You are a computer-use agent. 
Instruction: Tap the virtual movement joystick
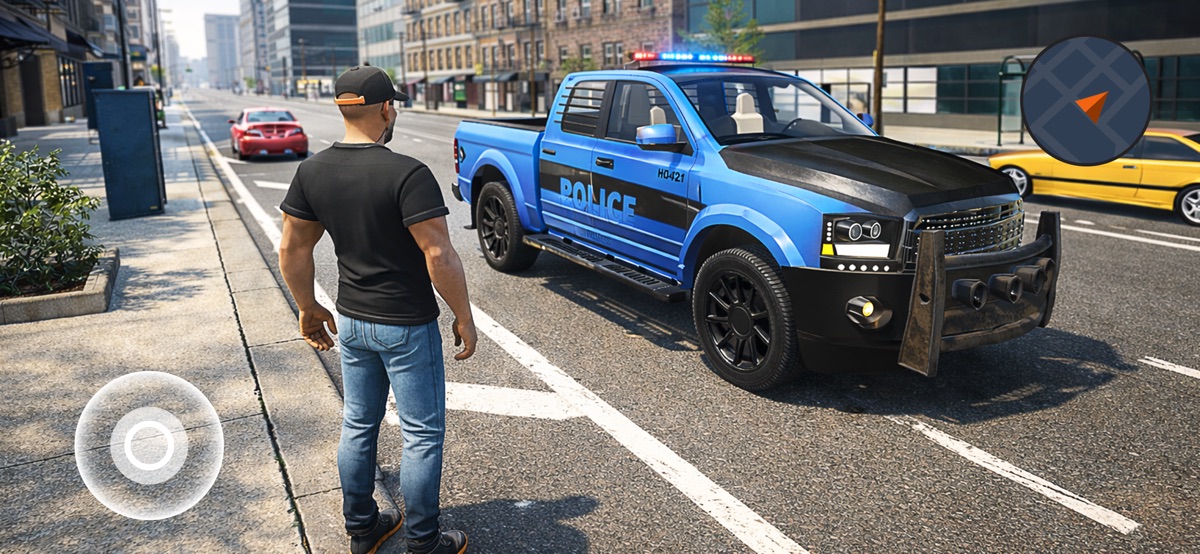149,445
